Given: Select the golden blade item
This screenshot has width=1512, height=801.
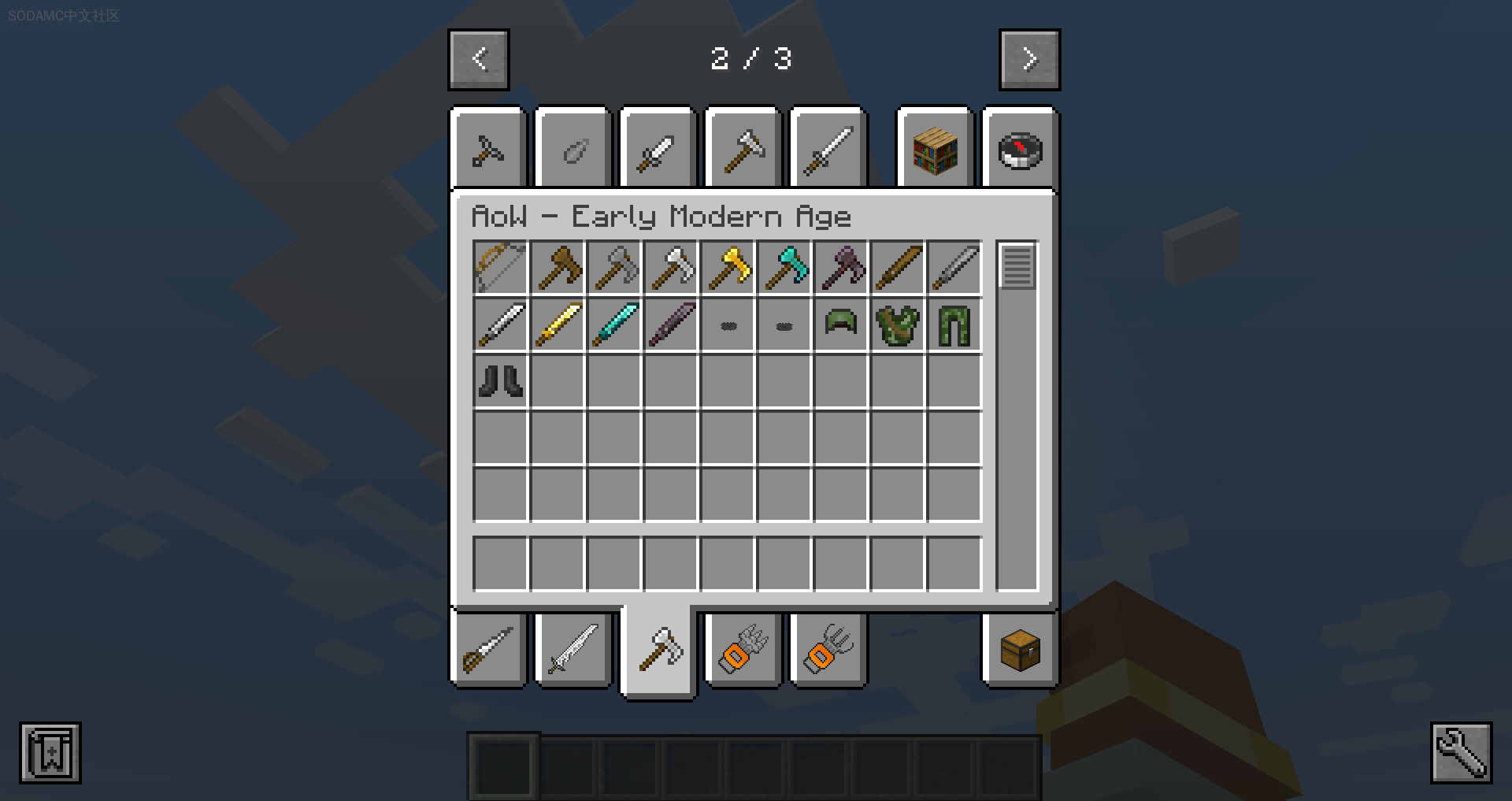Looking at the screenshot, I should point(558,324).
